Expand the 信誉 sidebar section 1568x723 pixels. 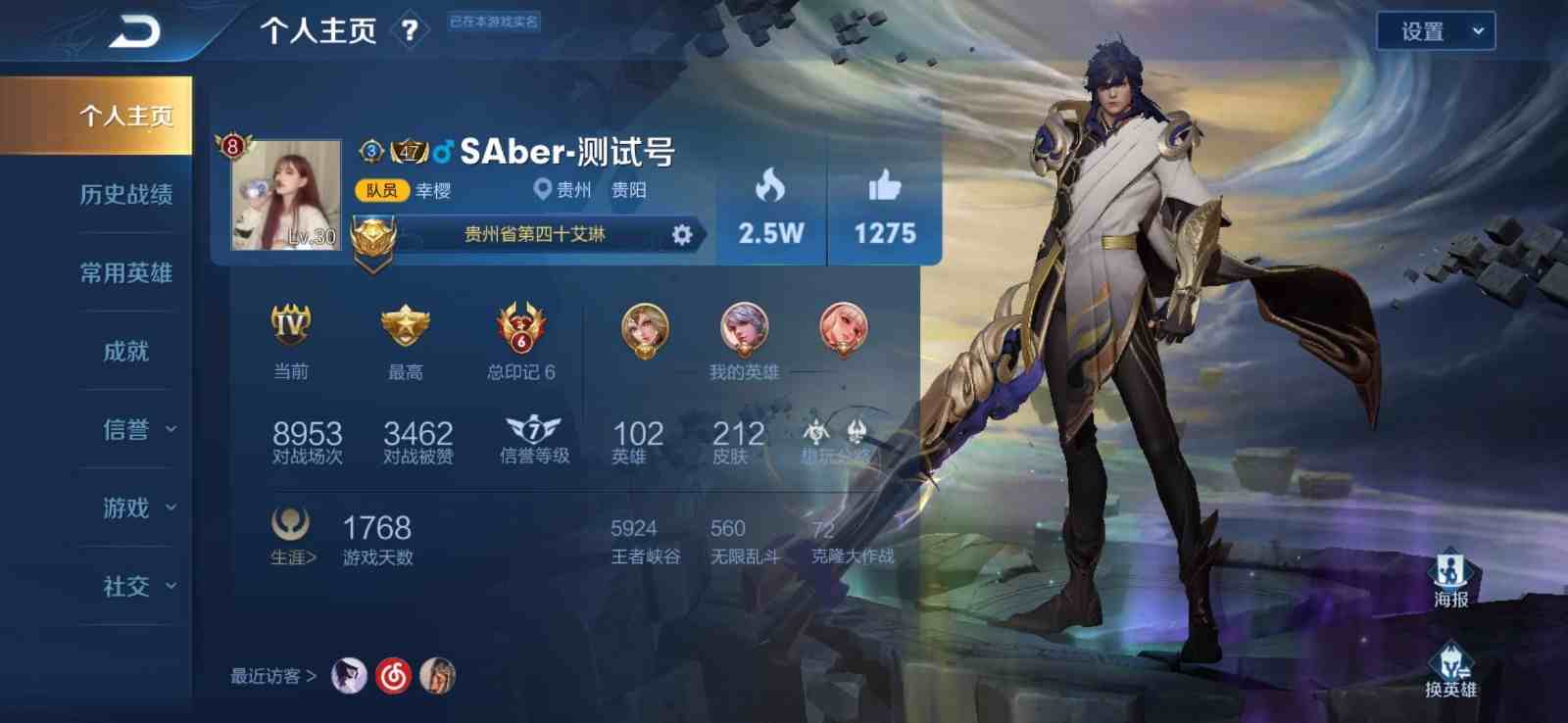125,429
